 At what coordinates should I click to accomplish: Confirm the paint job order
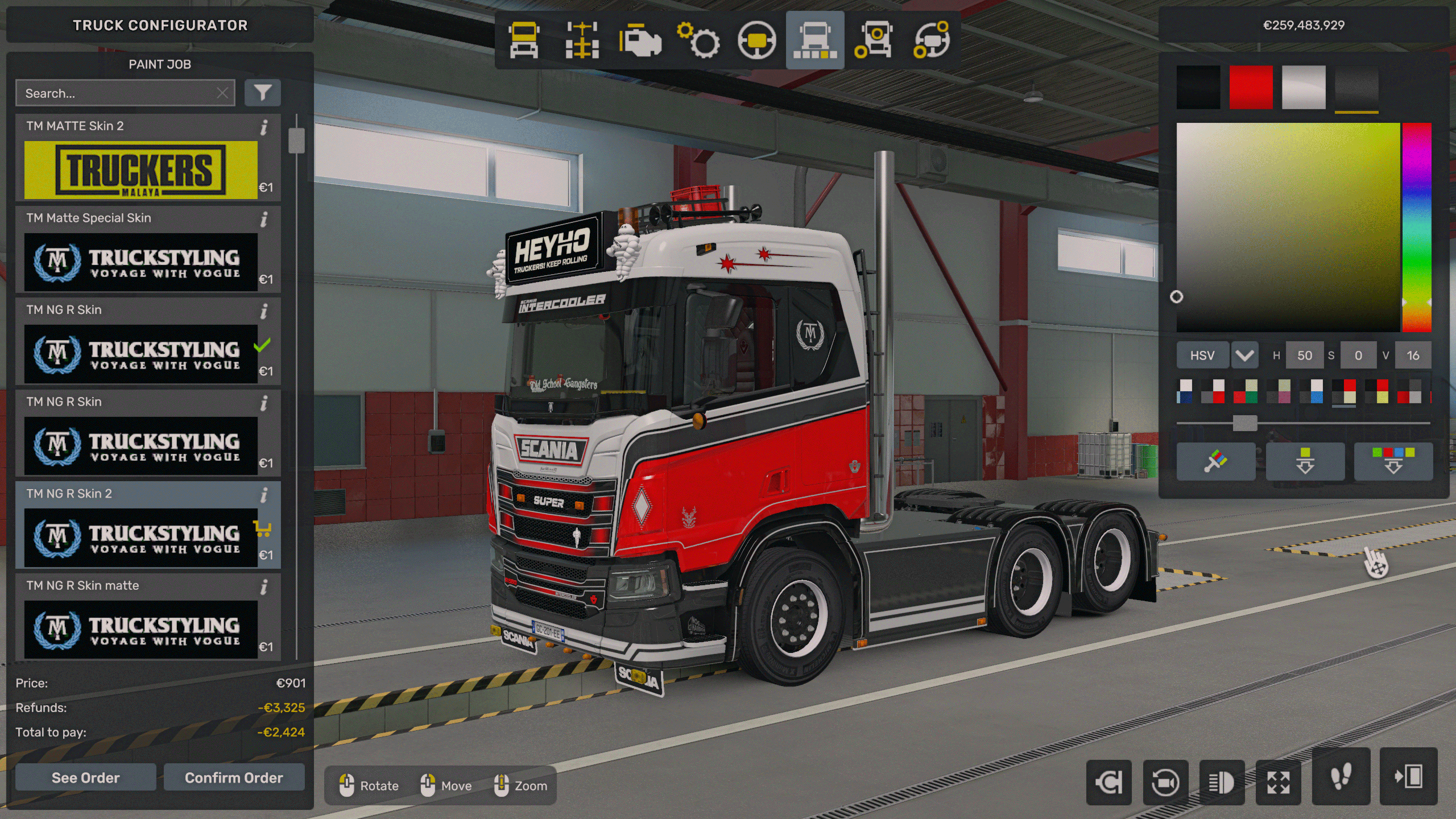pos(234,777)
